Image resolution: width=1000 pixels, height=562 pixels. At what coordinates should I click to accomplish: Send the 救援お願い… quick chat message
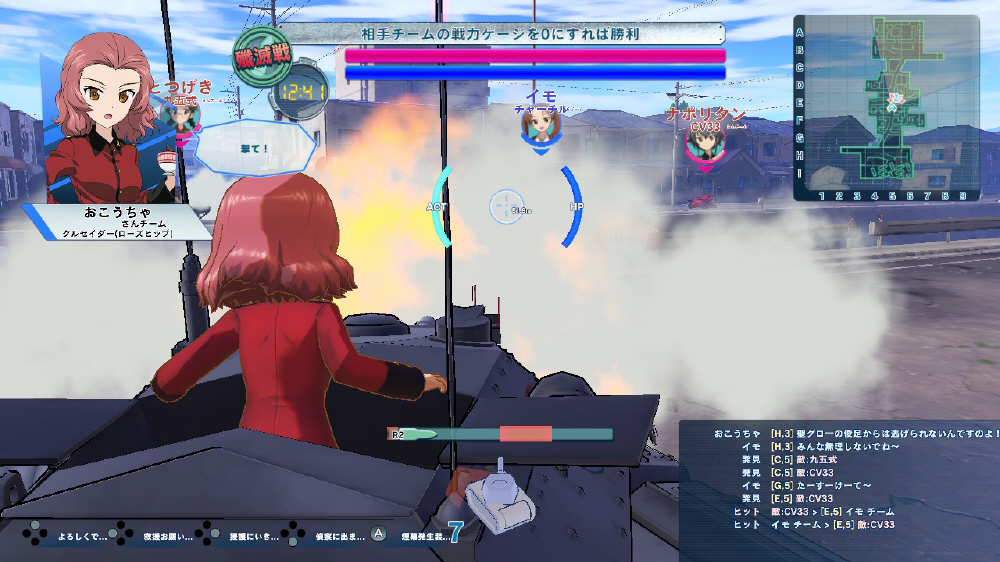162,535
